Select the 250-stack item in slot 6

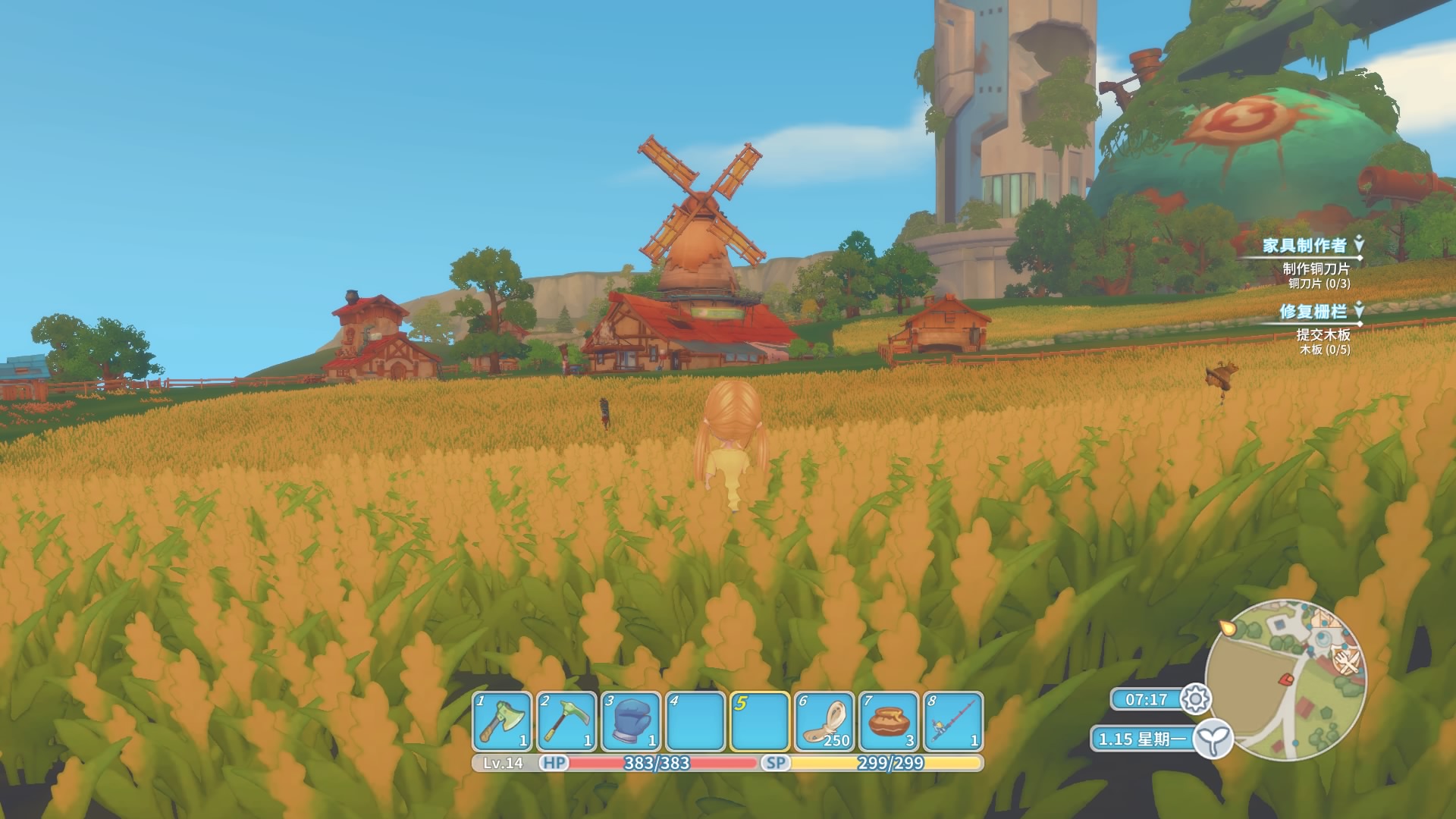pos(824,720)
